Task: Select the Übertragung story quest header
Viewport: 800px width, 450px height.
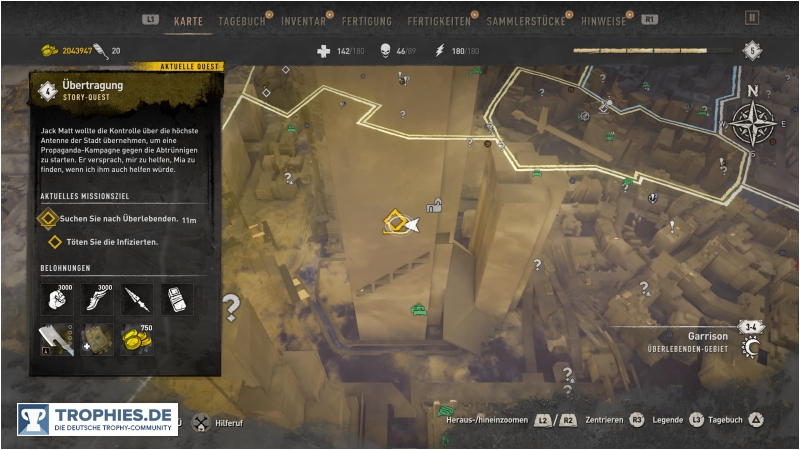Action: 92,91
